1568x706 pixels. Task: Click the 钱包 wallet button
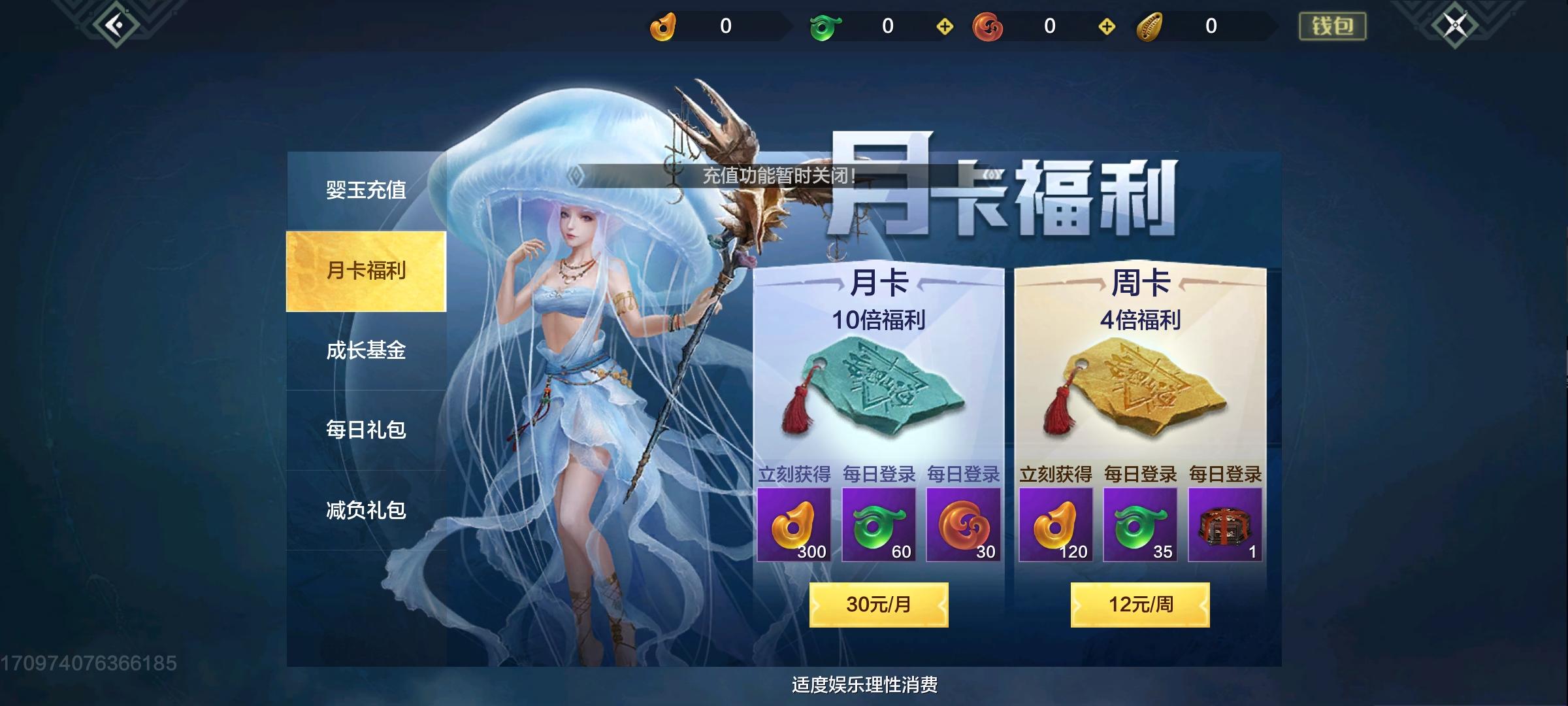point(1333,26)
